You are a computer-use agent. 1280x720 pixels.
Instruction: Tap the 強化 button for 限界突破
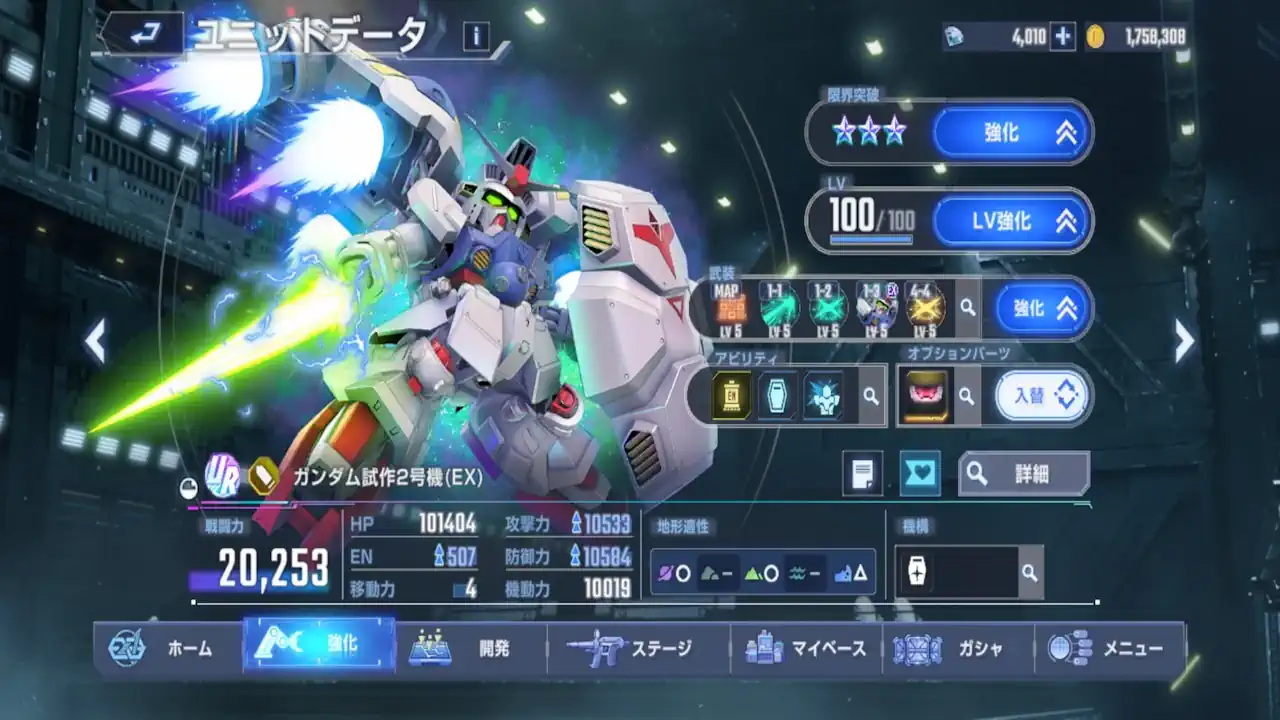(x=1011, y=132)
